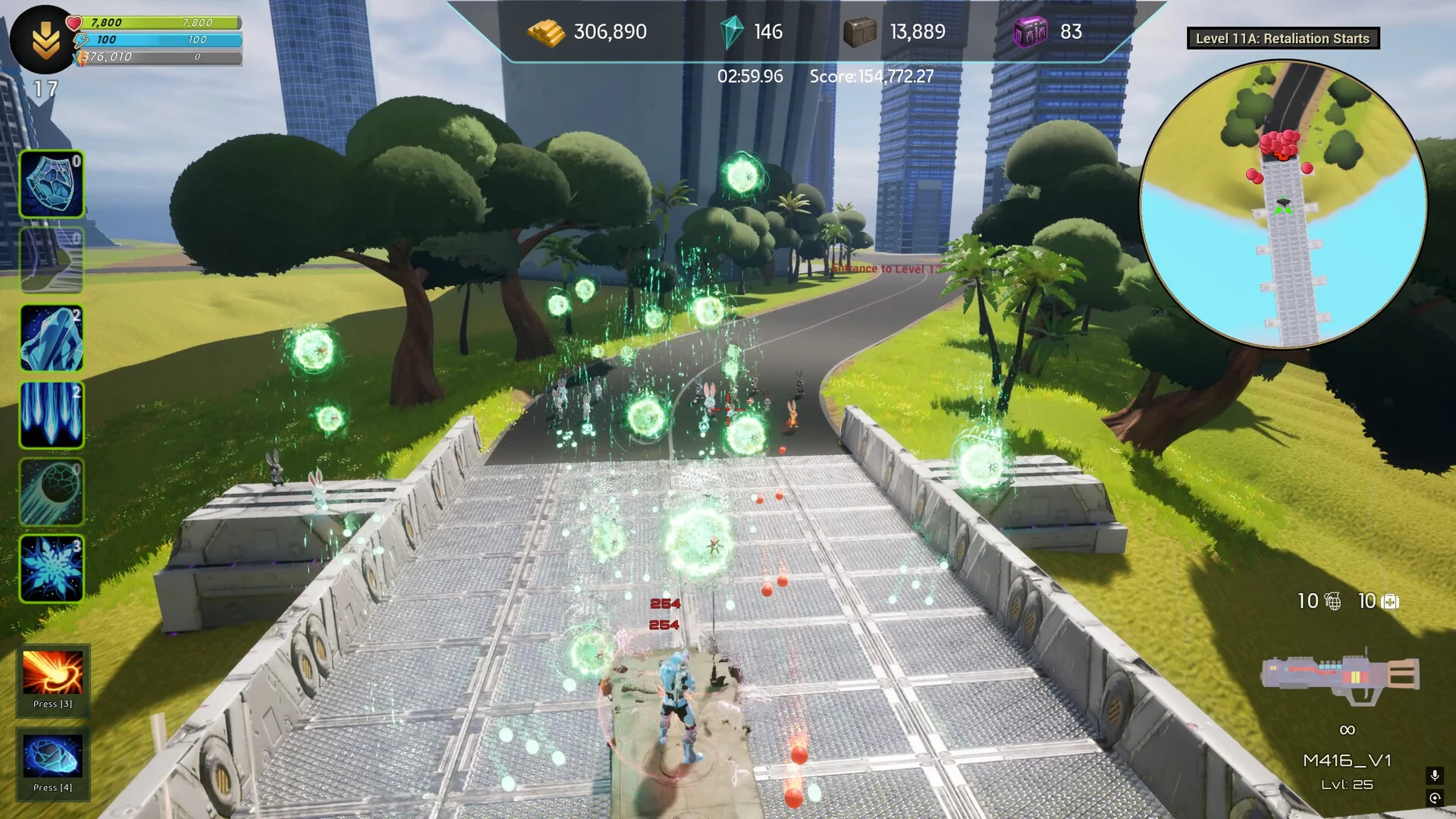Toggle the microphone button
The height and width of the screenshot is (819, 1456).
pos(1434,775)
